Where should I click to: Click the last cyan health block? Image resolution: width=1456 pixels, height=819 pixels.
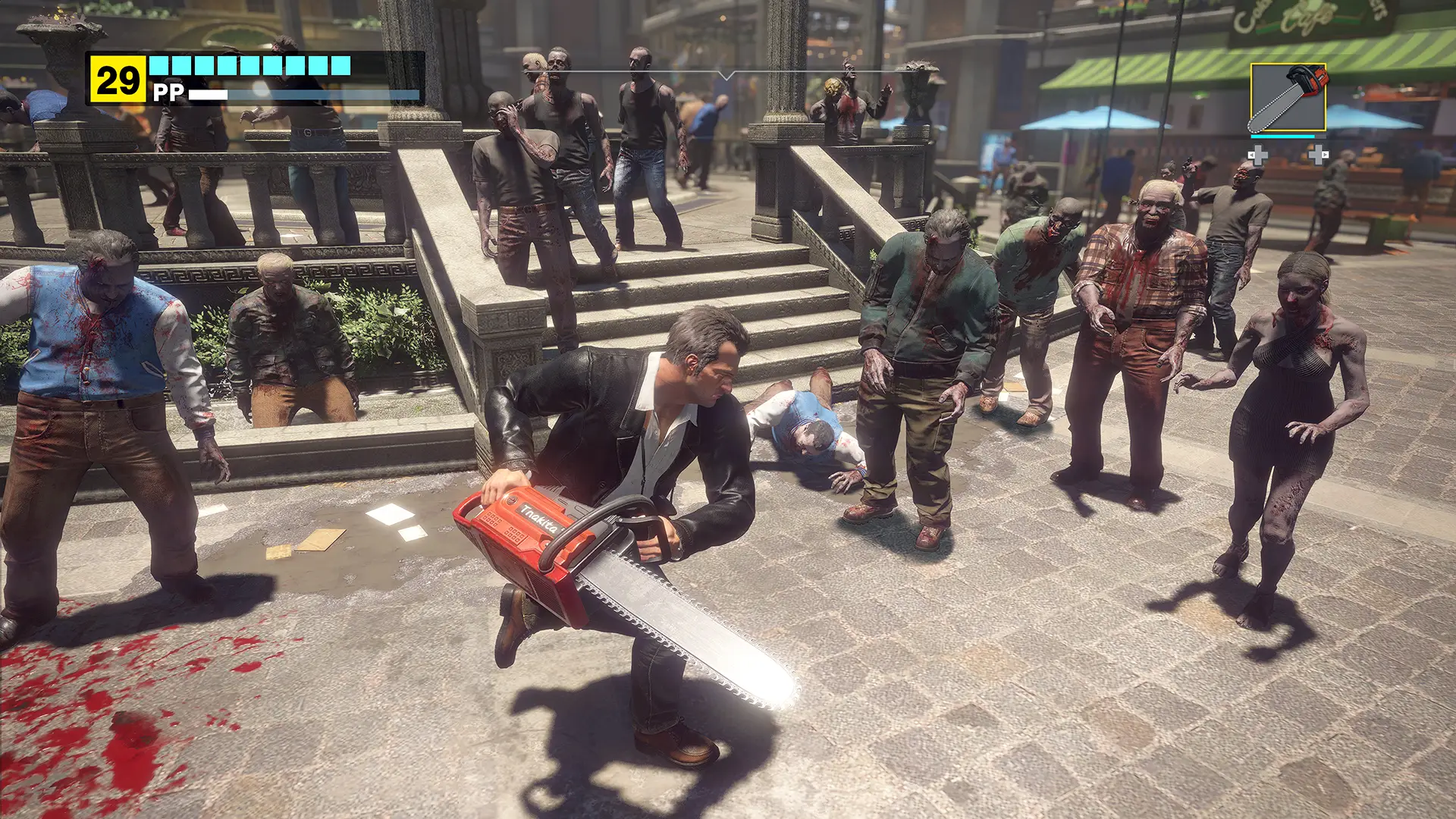340,64
